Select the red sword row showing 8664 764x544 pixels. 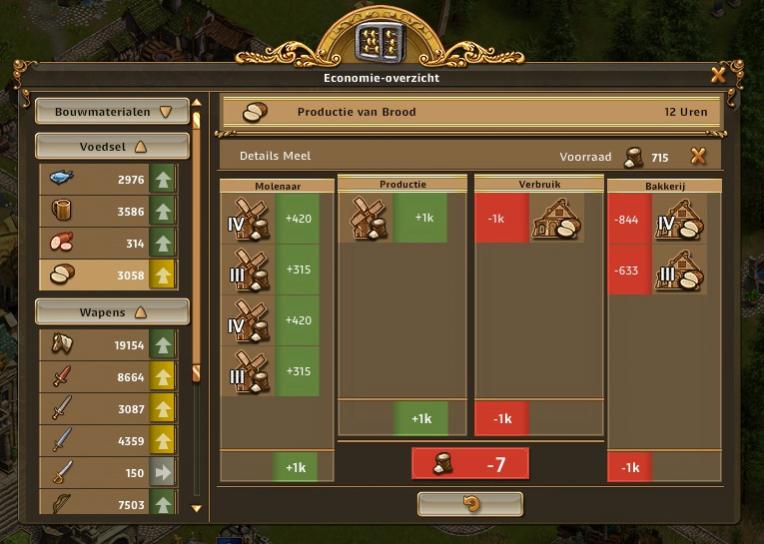coord(108,377)
